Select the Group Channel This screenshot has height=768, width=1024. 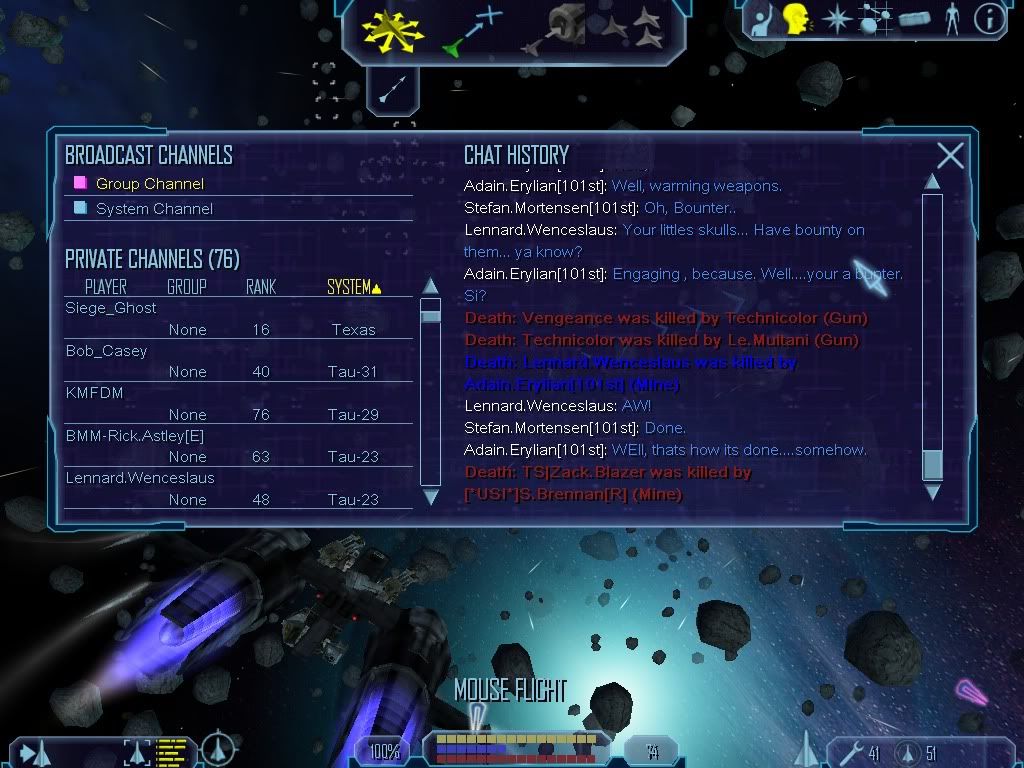click(149, 184)
